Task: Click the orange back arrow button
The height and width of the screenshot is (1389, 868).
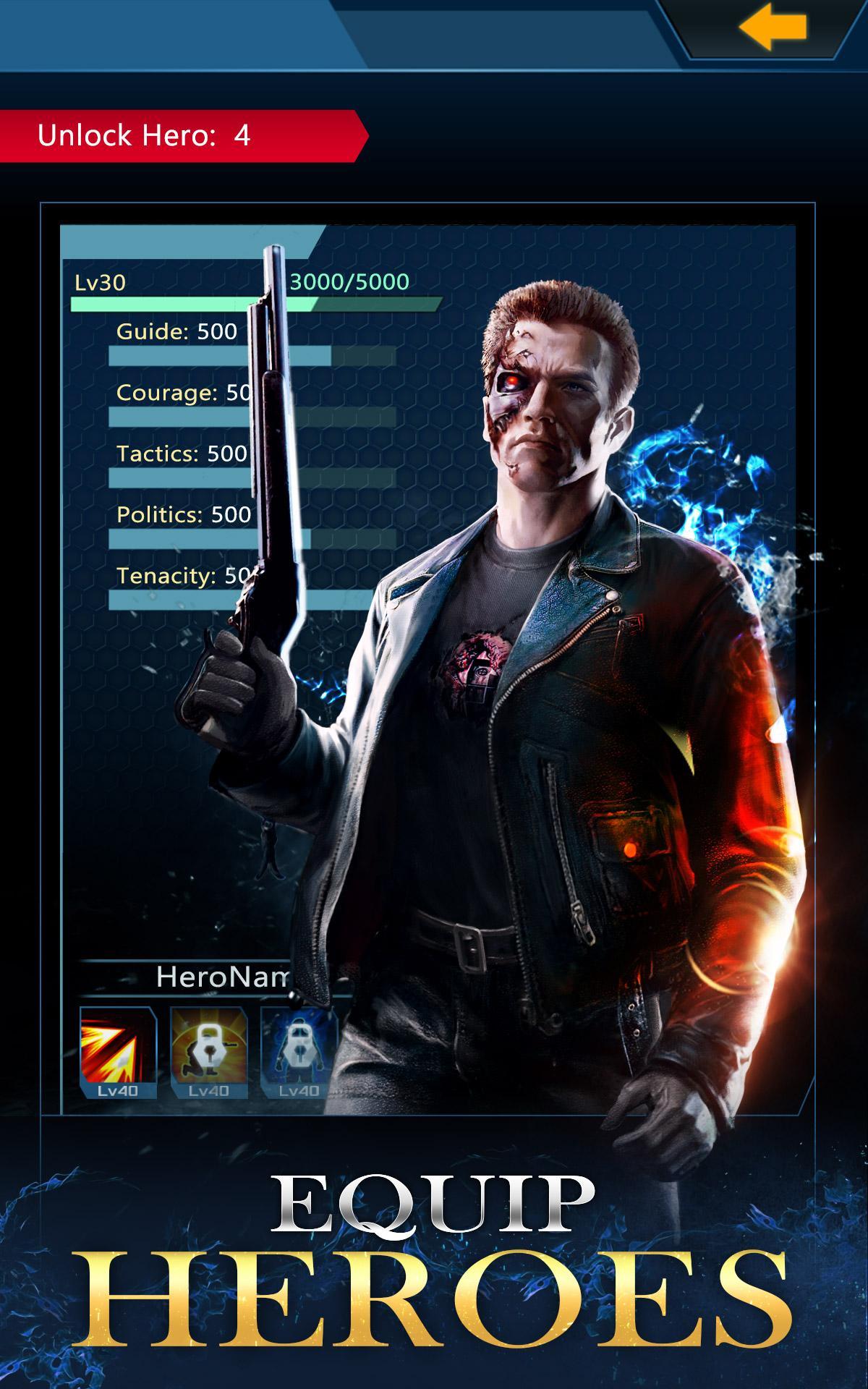Action: point(772,28)
